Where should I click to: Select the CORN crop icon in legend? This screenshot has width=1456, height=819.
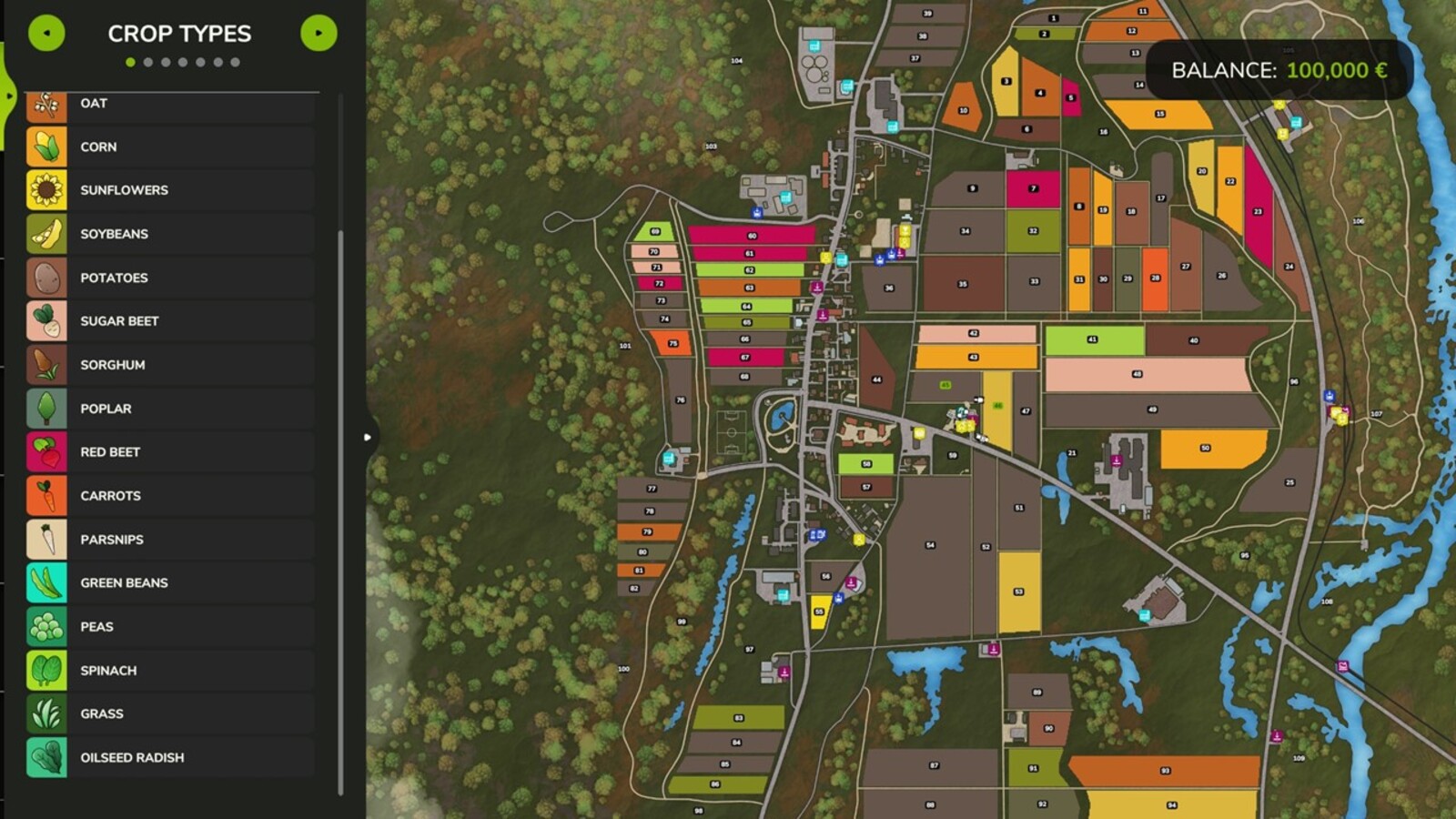click(46, 147)
